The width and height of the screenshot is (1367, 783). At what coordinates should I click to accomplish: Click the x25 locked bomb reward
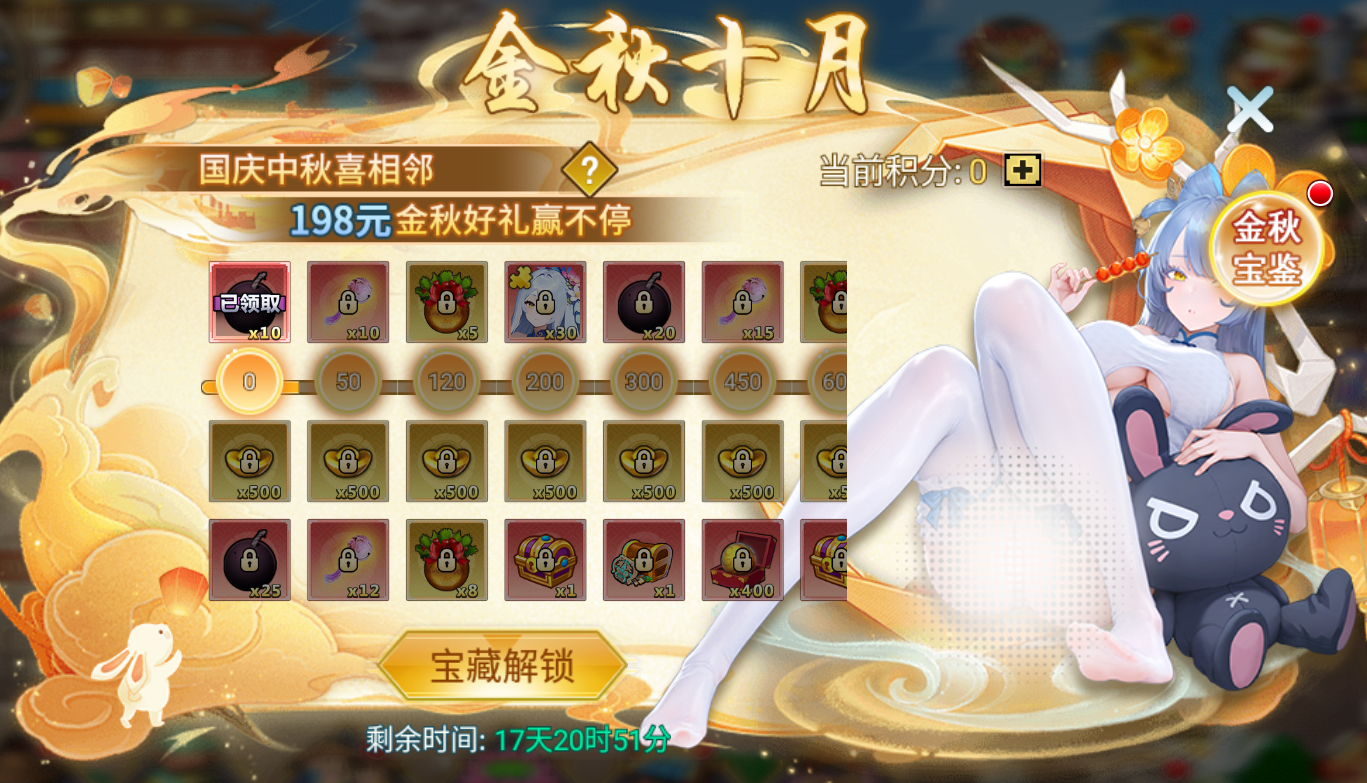248,560
